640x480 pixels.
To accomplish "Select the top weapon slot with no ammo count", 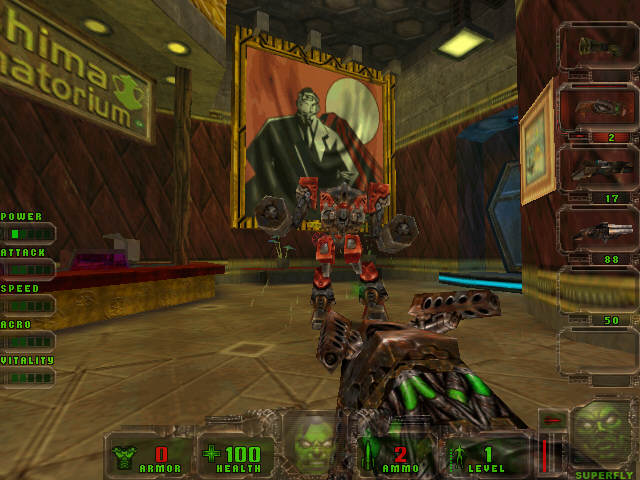I will 597,47.
